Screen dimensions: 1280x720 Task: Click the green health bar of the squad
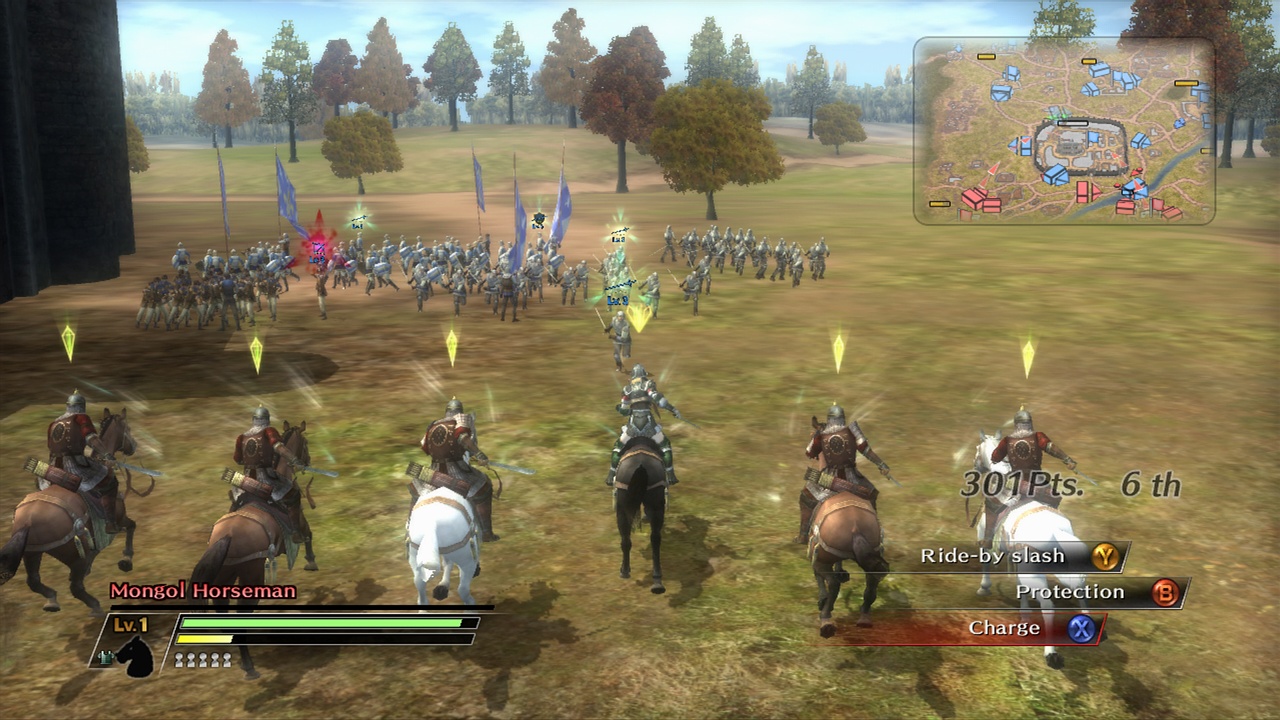pos(320,622)
